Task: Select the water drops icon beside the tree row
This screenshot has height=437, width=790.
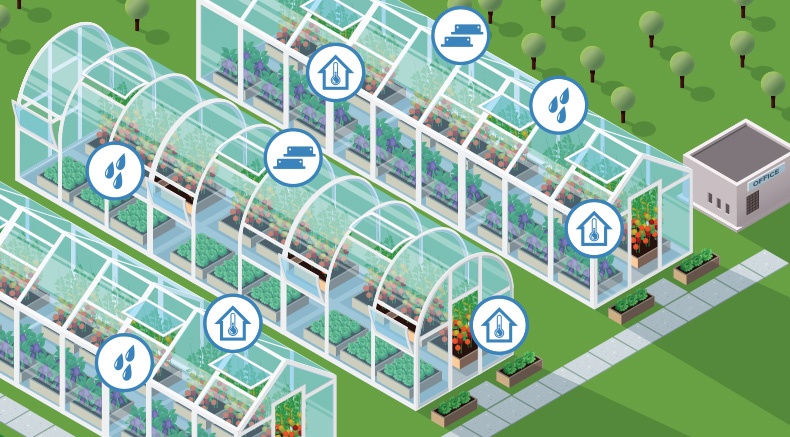Action: coord(558,105)
